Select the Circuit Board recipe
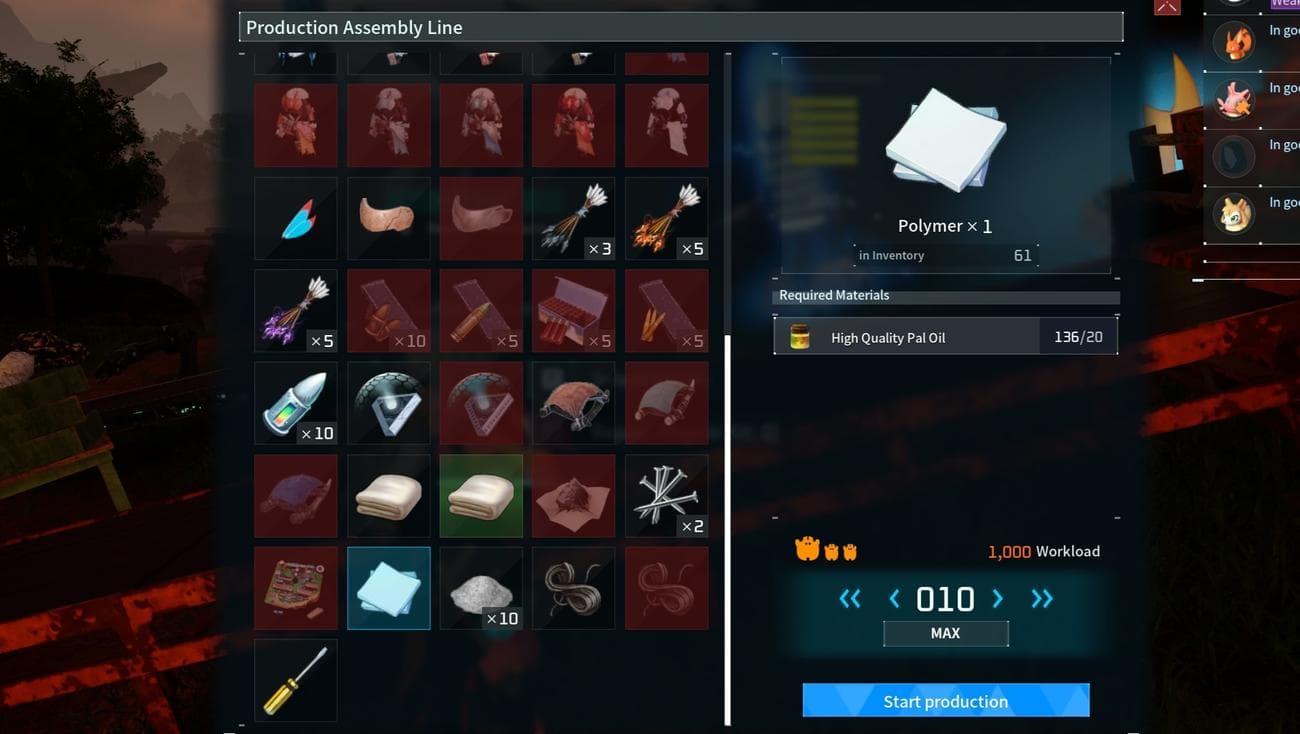 coord(296,588)
